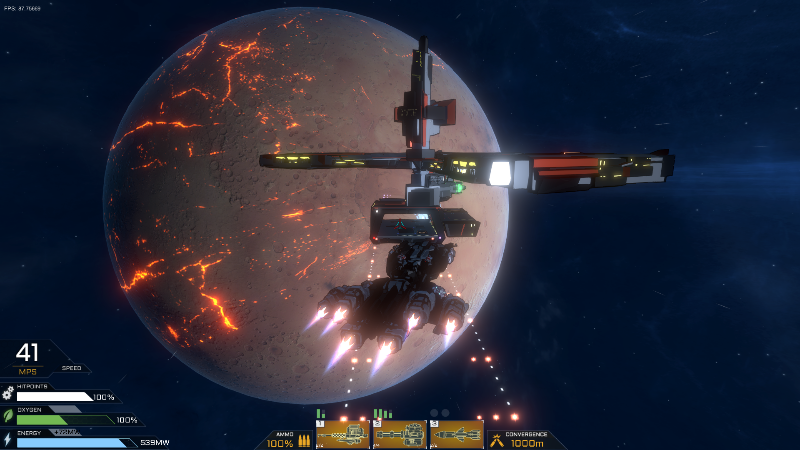Screen dimensions: 800x450
Task: Select the second weapon group rotary cannon slot
Action: [399, 434]
